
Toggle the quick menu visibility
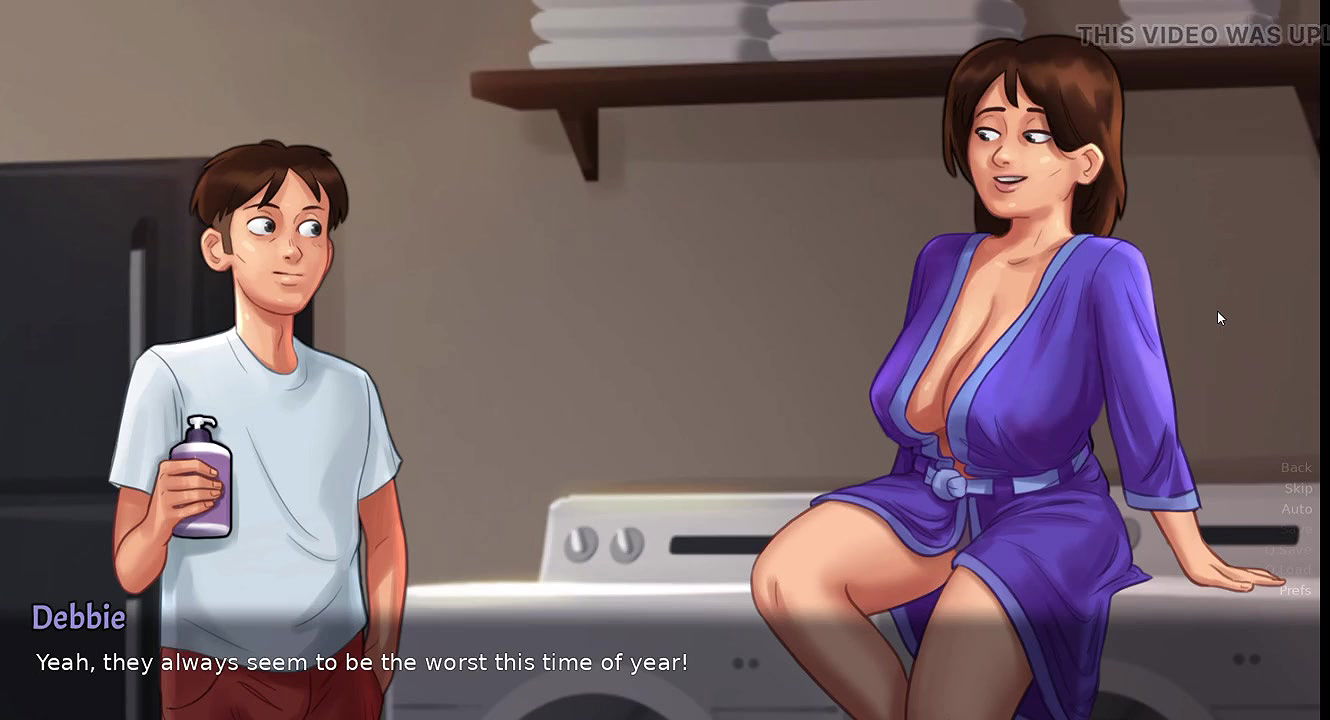[x=1296, y=528]
